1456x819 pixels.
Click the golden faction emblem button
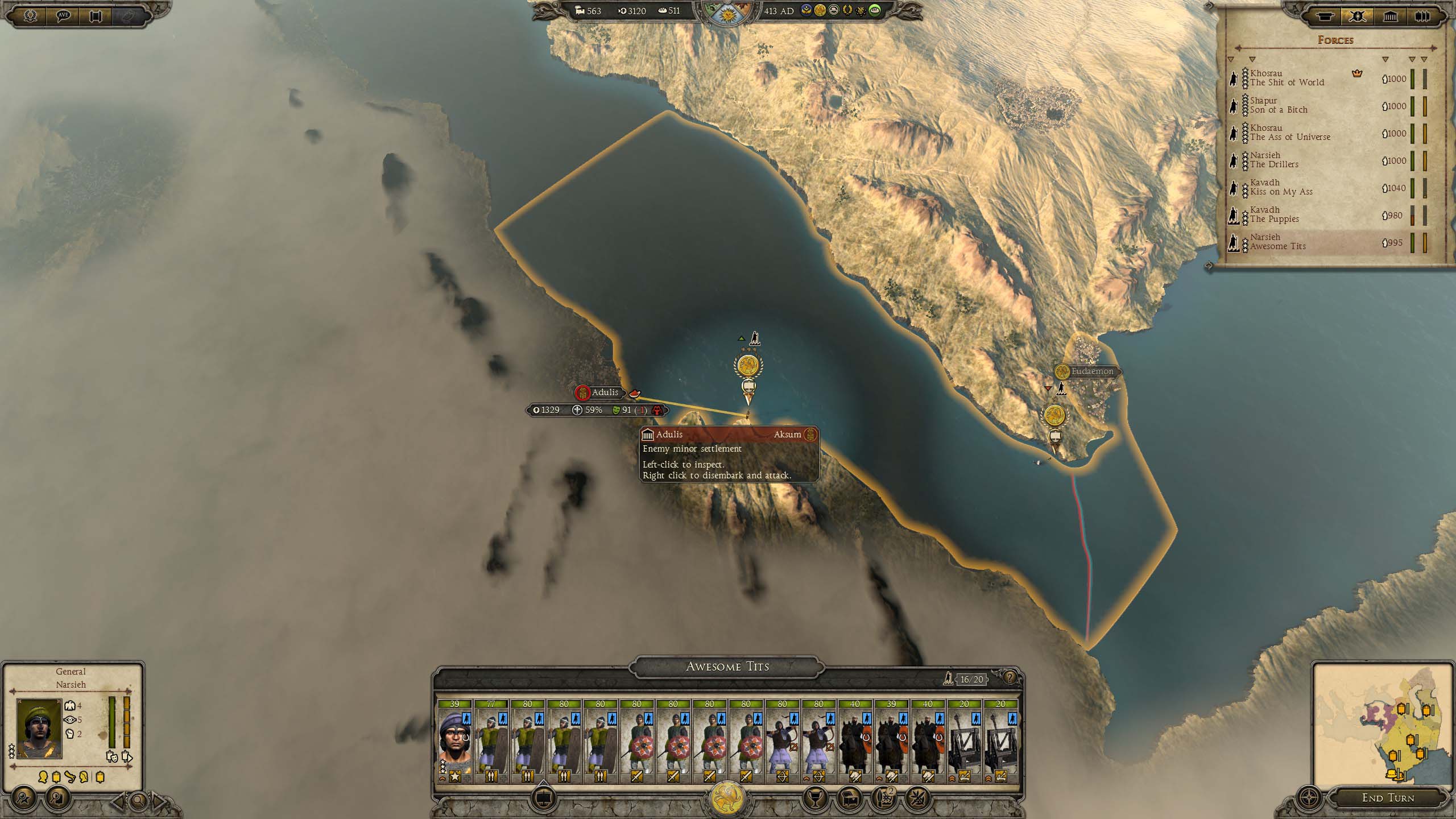(728, 799)
